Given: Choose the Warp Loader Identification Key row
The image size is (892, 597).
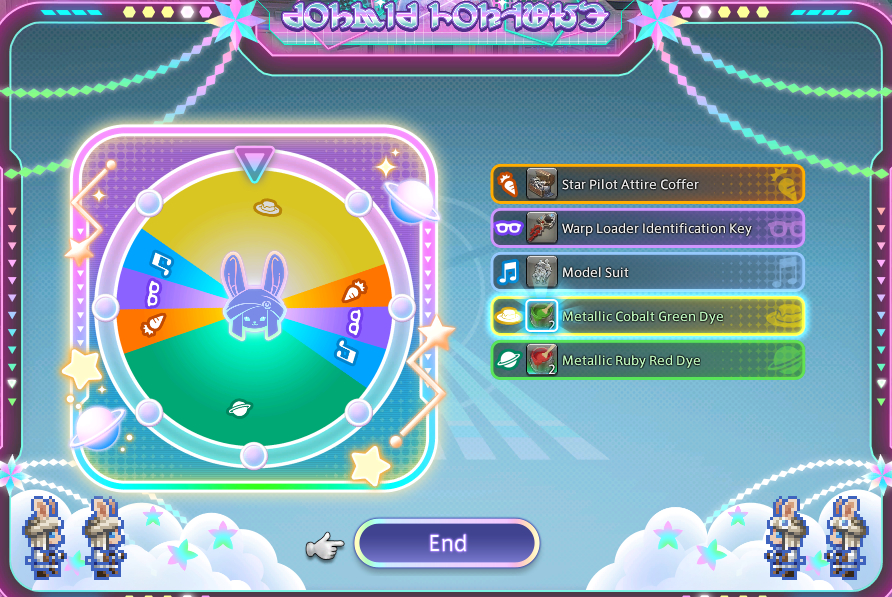Looking at the screenshot, I should point(647,228).
